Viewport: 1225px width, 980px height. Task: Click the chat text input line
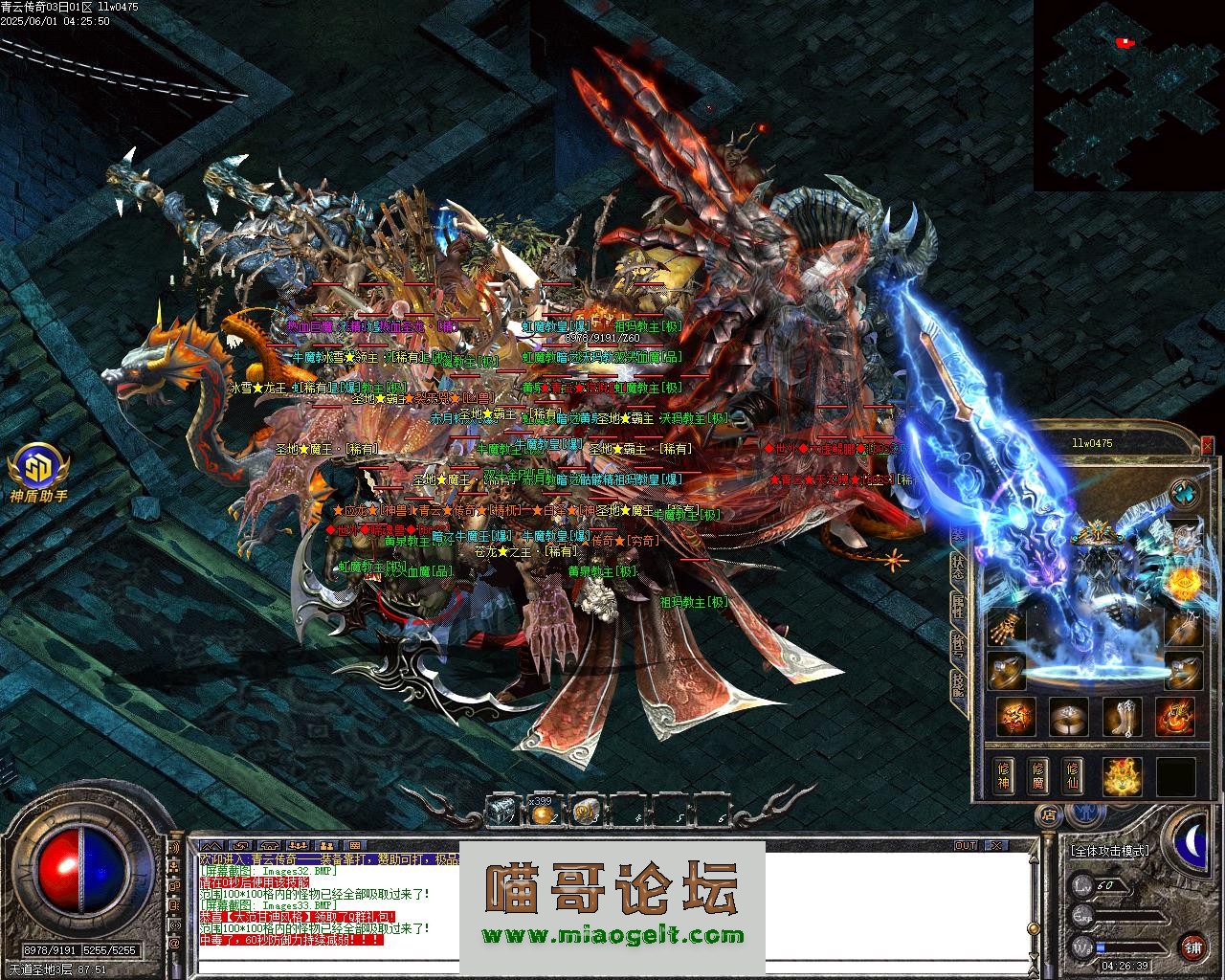coord(612,967)
